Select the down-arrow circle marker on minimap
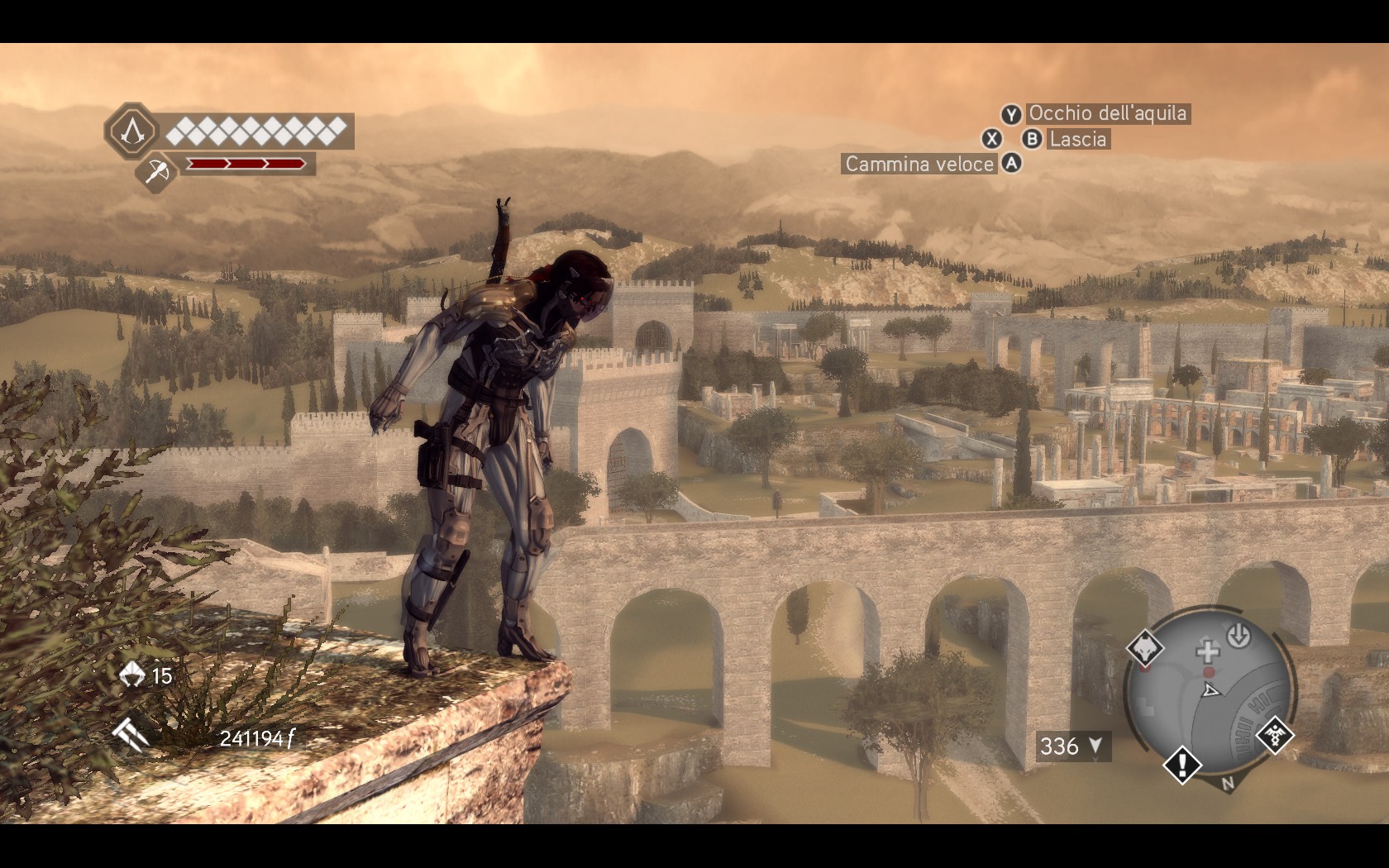The image size is (1389, 868). (1238, 636)
